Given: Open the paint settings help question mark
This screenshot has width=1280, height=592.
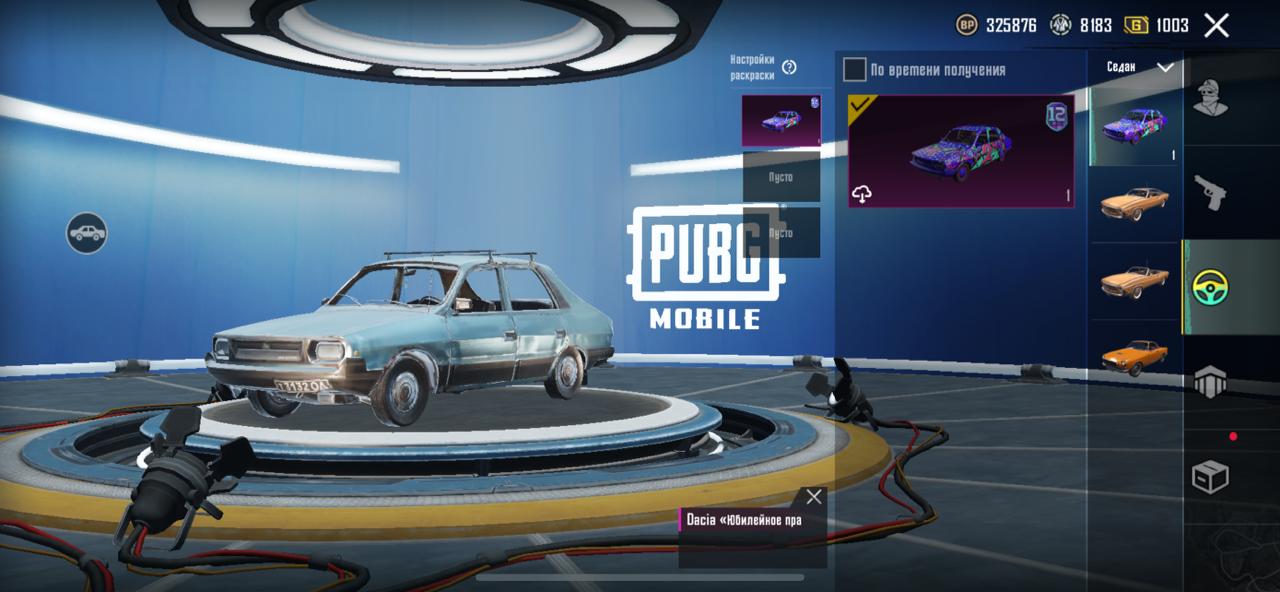Looking at the screenshot, I should point(789,67).
